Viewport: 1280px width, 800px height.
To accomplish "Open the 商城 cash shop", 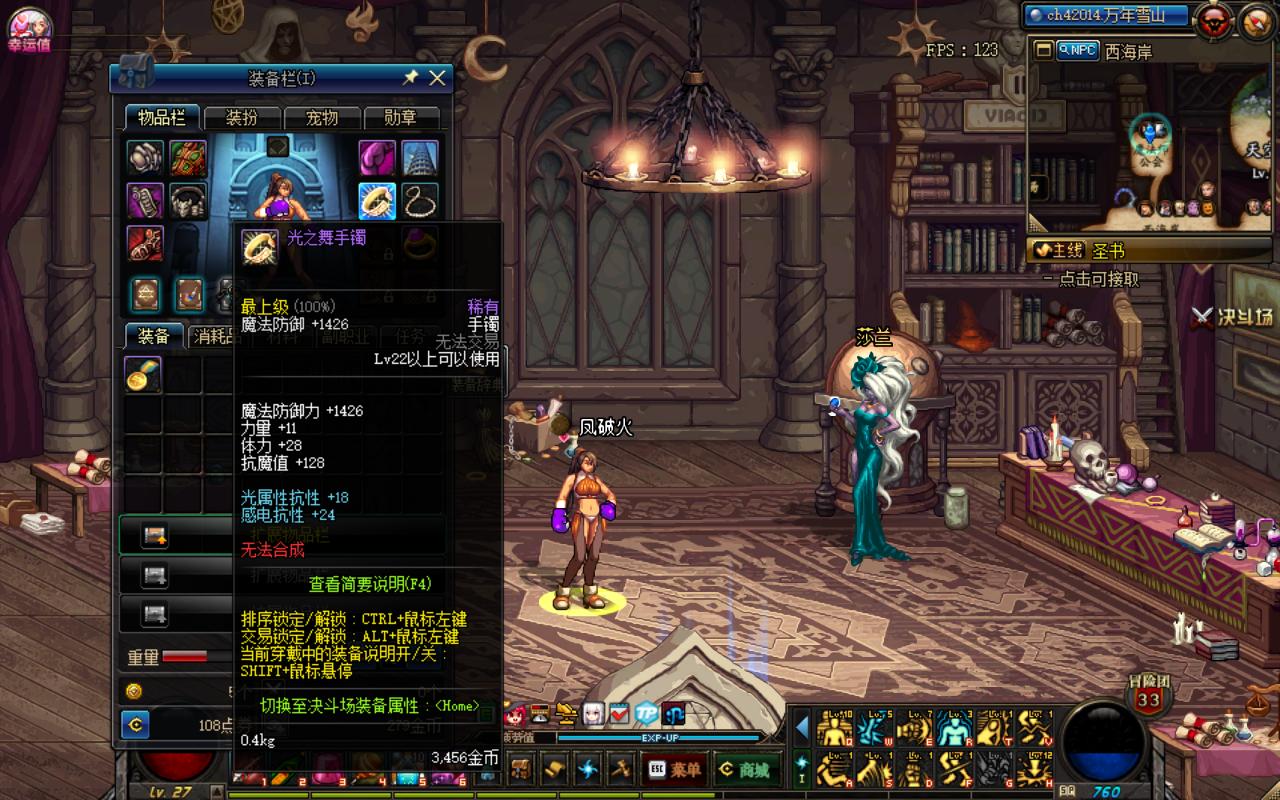I will [x=747, y=770].
